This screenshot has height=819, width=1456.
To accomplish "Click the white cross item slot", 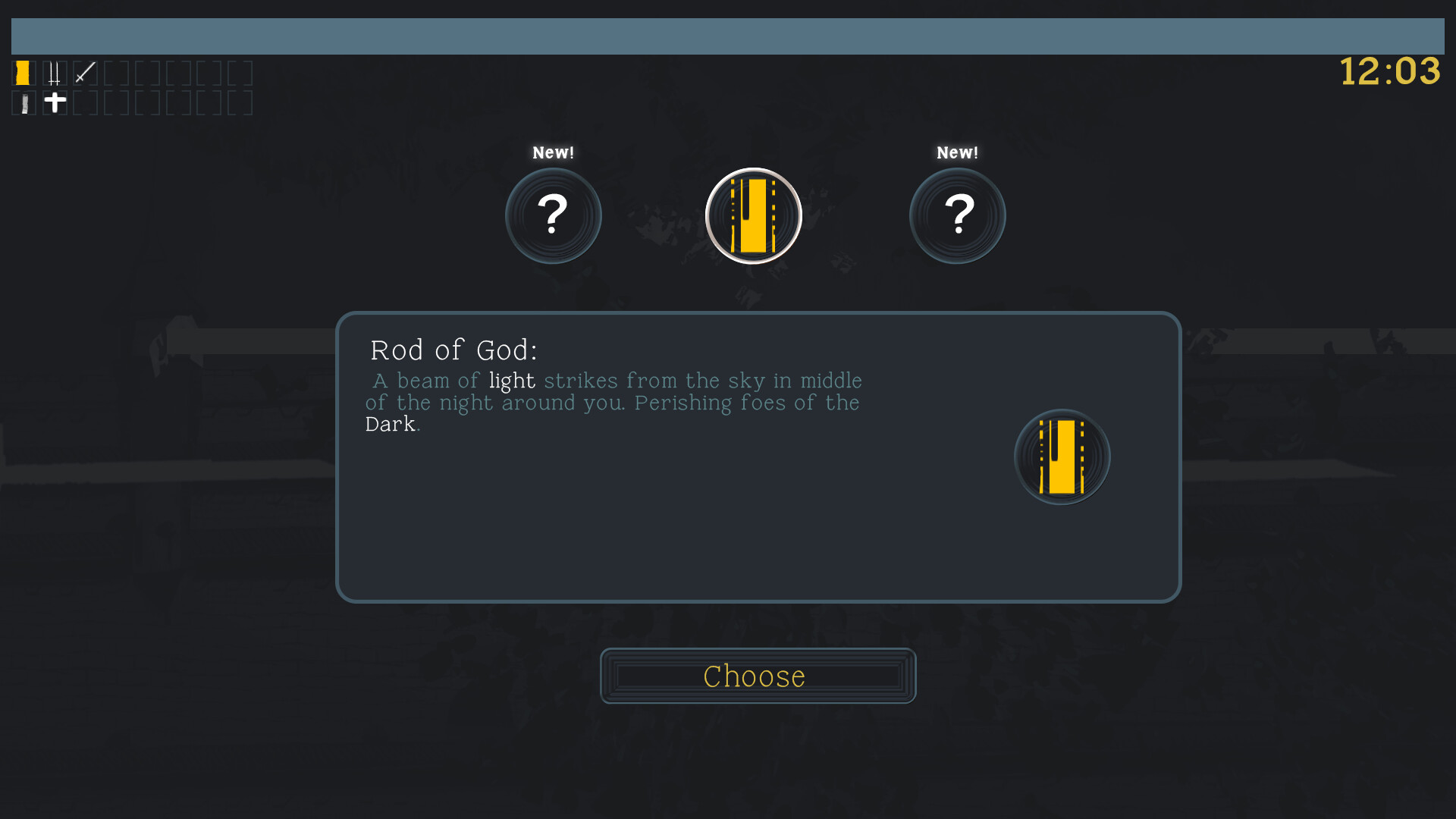I will [55, 102].
